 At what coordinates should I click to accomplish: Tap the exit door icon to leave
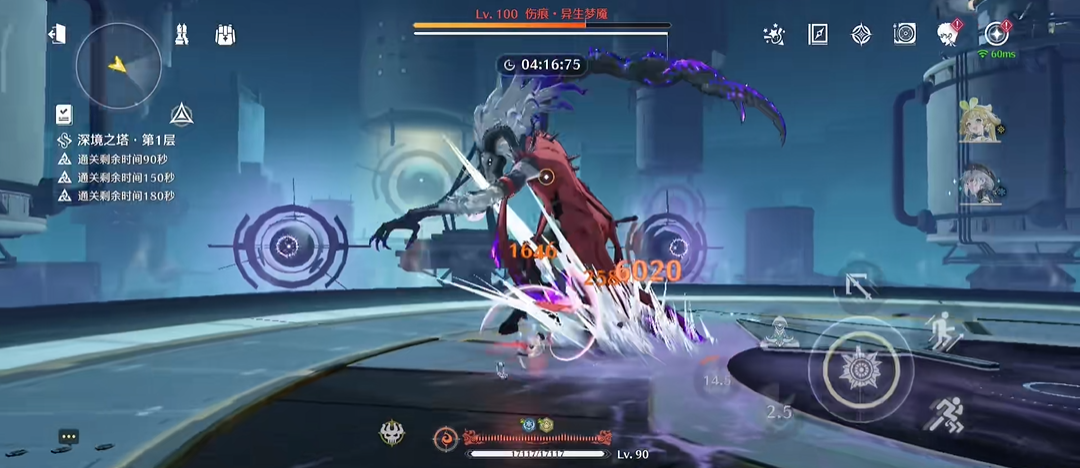click(x=57, y=34)
